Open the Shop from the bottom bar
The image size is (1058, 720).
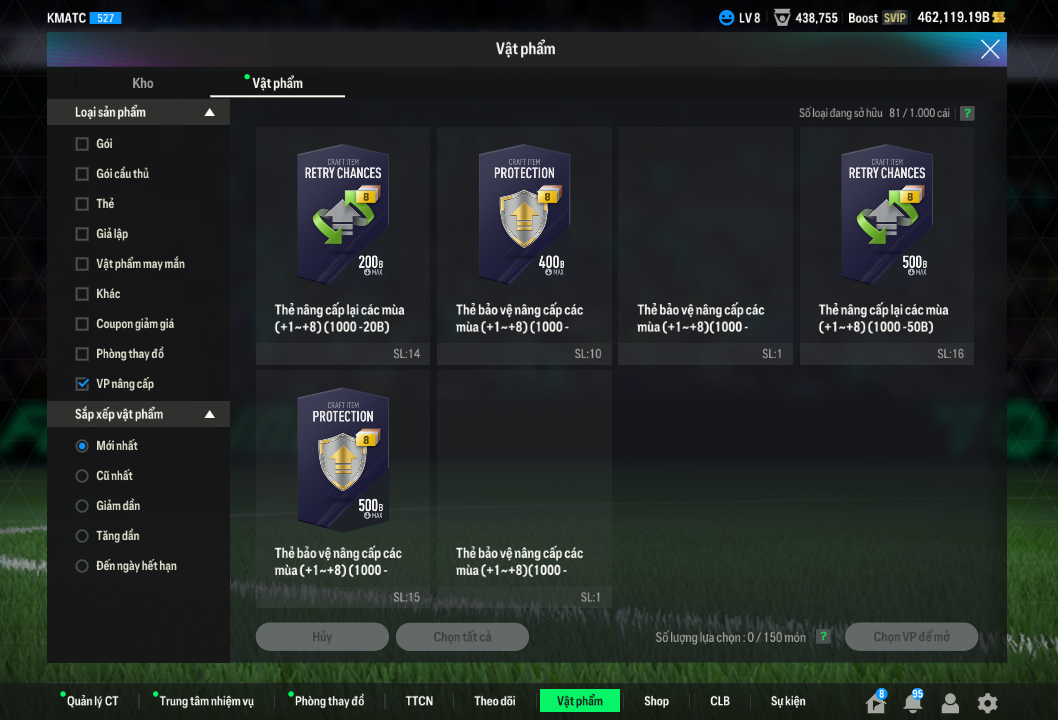click(x=656, y=701)
